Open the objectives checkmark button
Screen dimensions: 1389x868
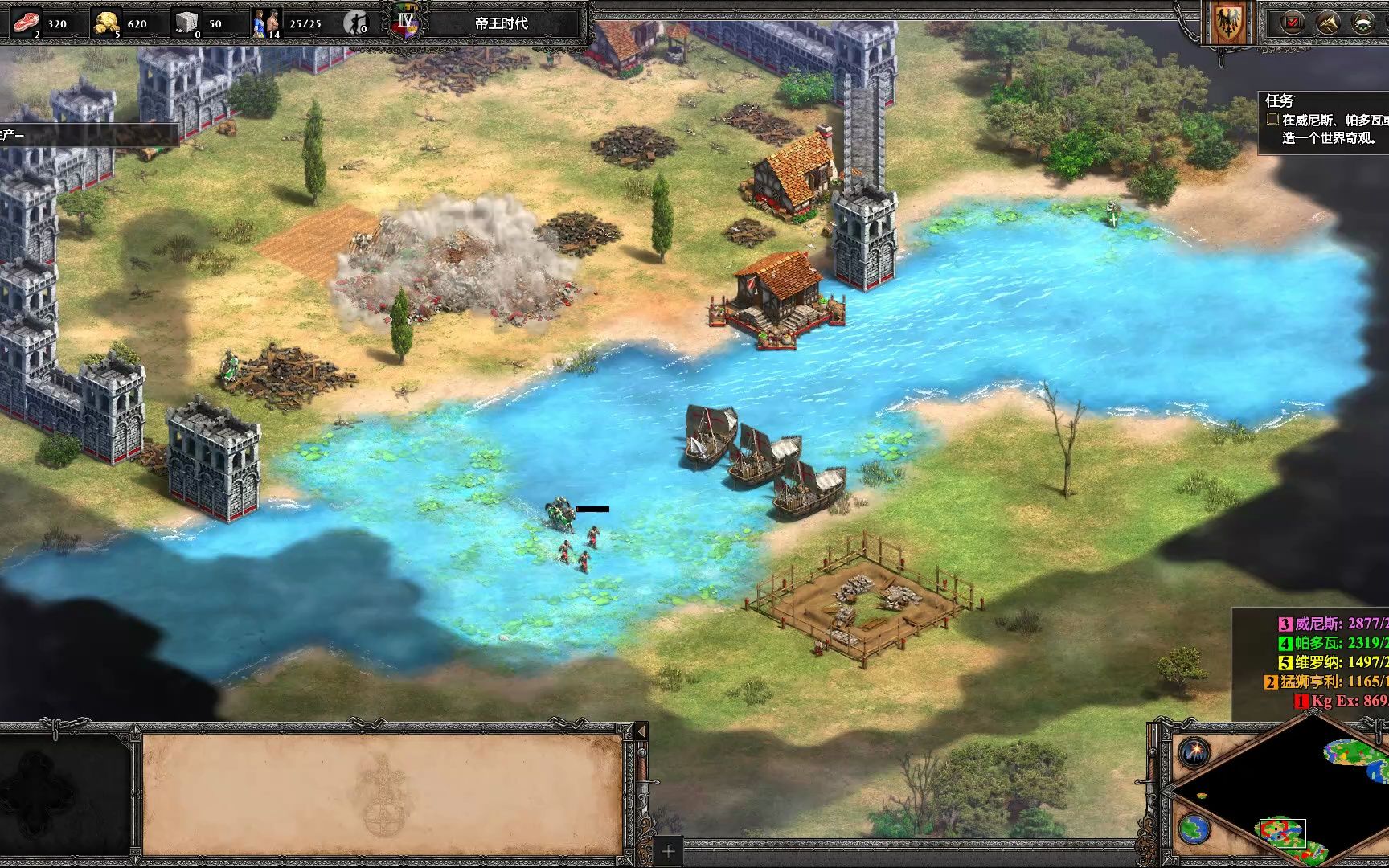point(1292,23)
